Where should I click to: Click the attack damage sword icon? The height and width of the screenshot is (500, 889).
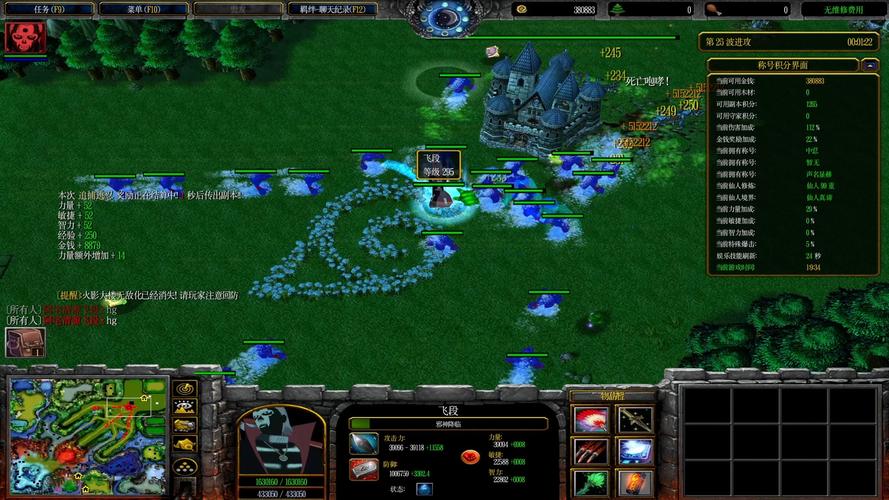(x=364, y=442)
